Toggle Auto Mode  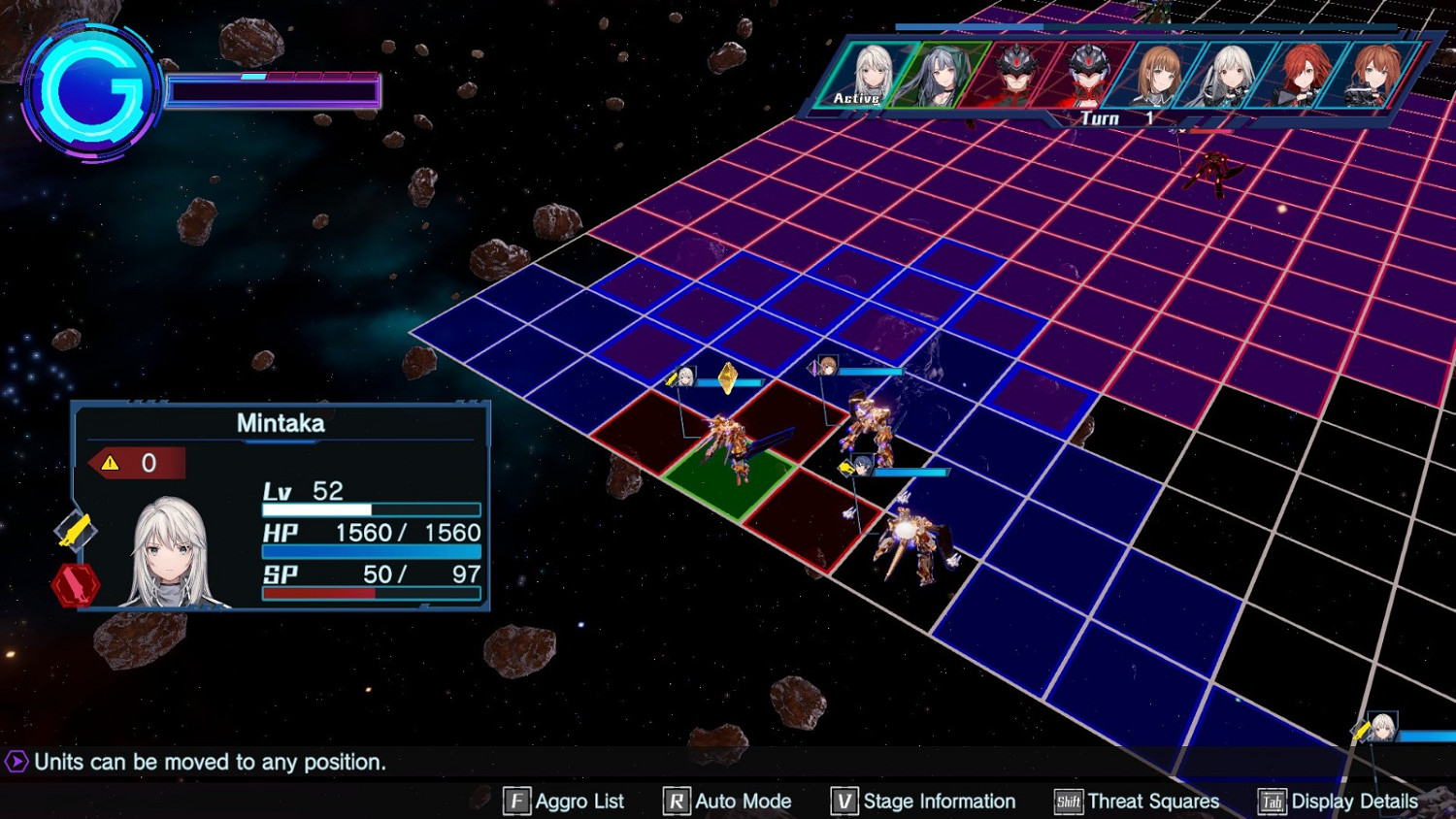coord(727,802)
